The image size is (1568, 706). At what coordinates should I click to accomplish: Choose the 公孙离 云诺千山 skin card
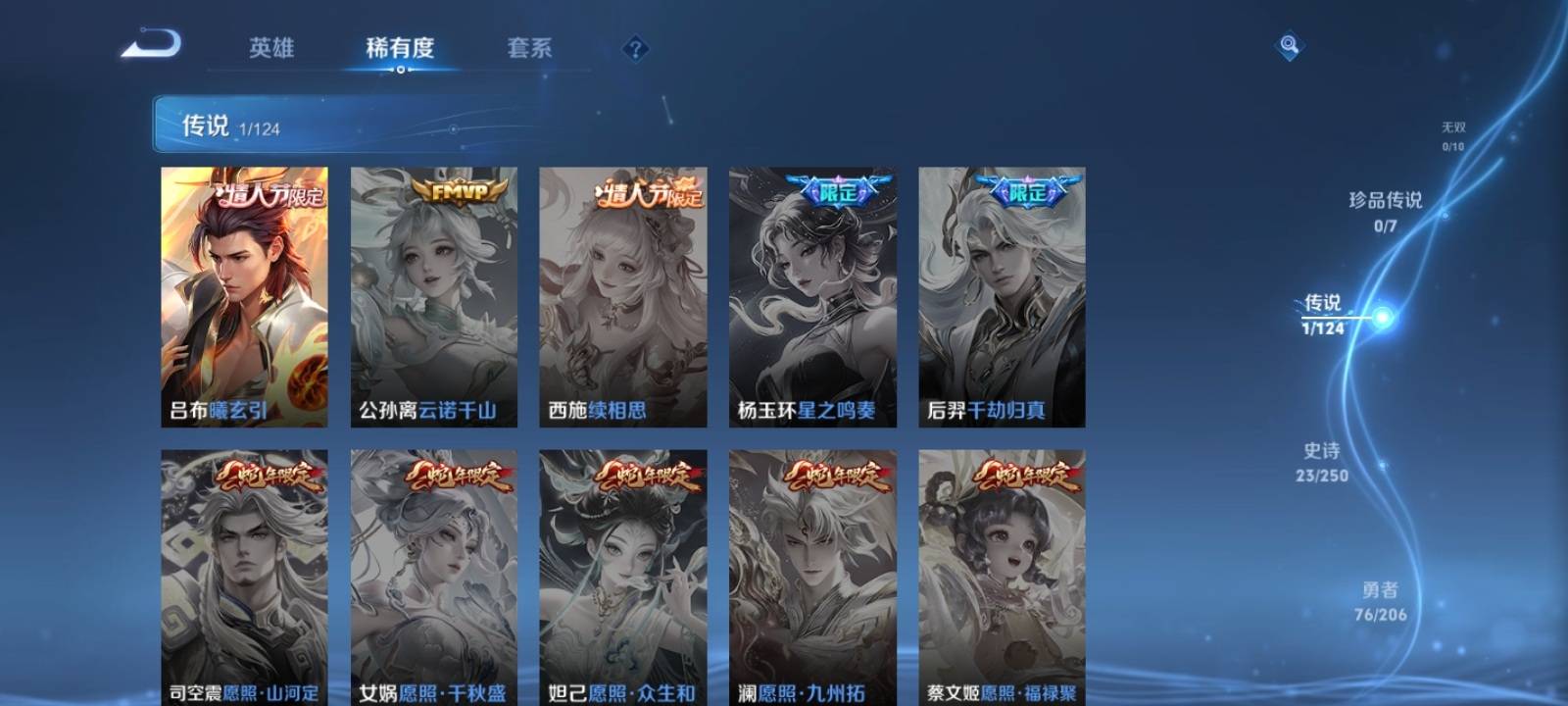tap(433, 296)
